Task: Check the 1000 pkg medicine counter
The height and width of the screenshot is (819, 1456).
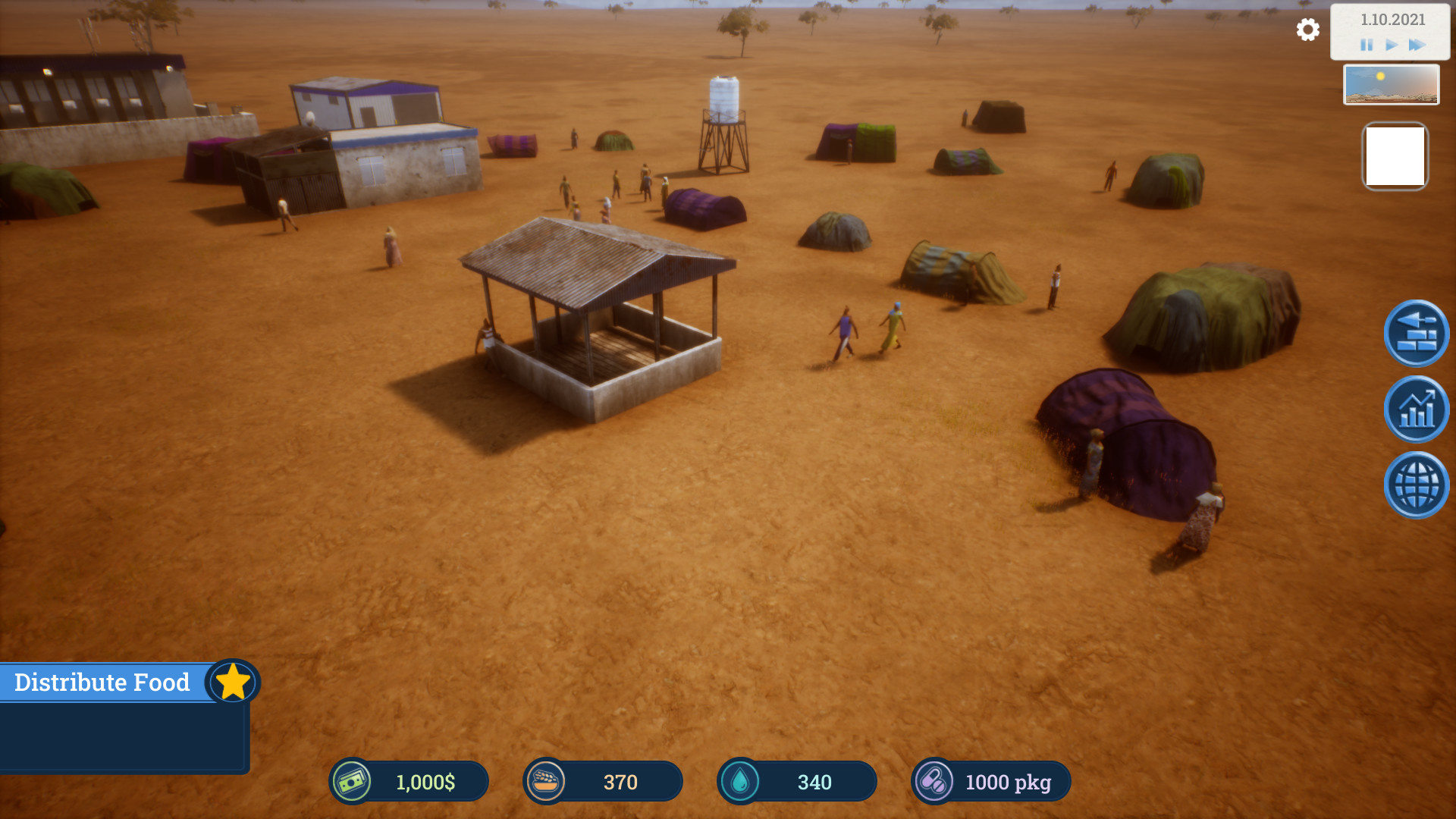Action: point(1009,782)
